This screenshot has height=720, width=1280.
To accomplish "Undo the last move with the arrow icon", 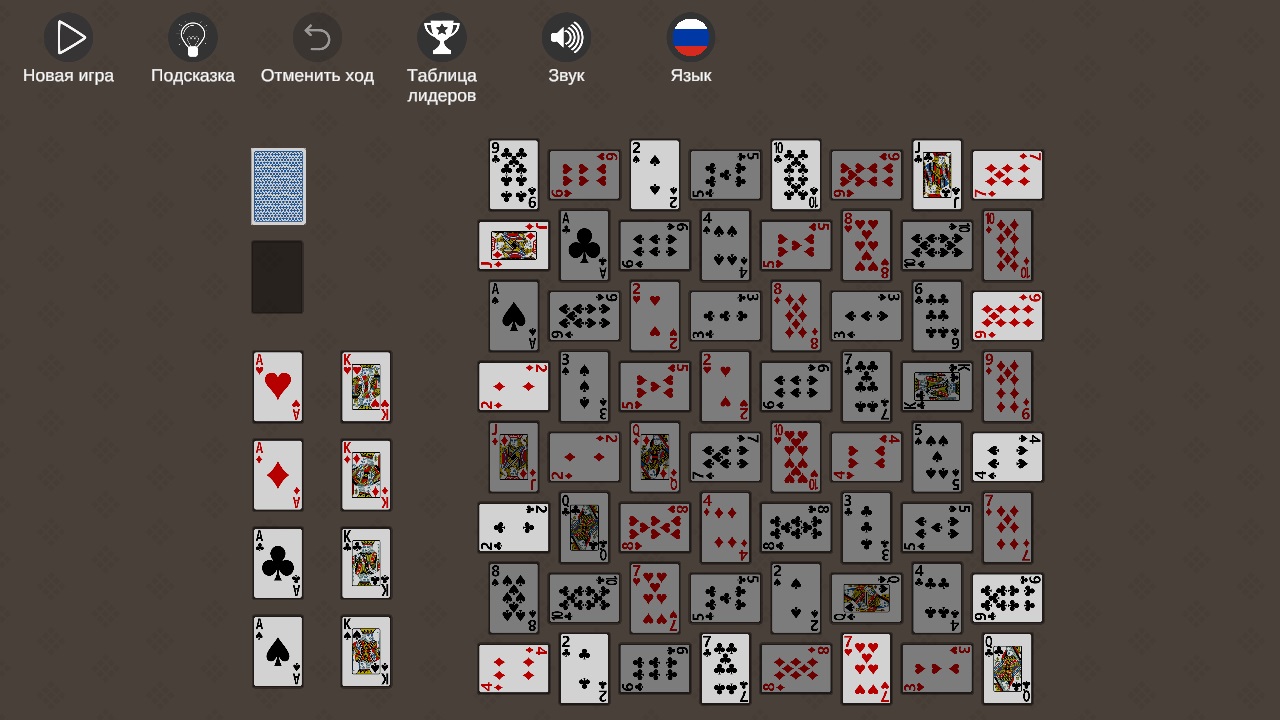I will tap(317, 37).
